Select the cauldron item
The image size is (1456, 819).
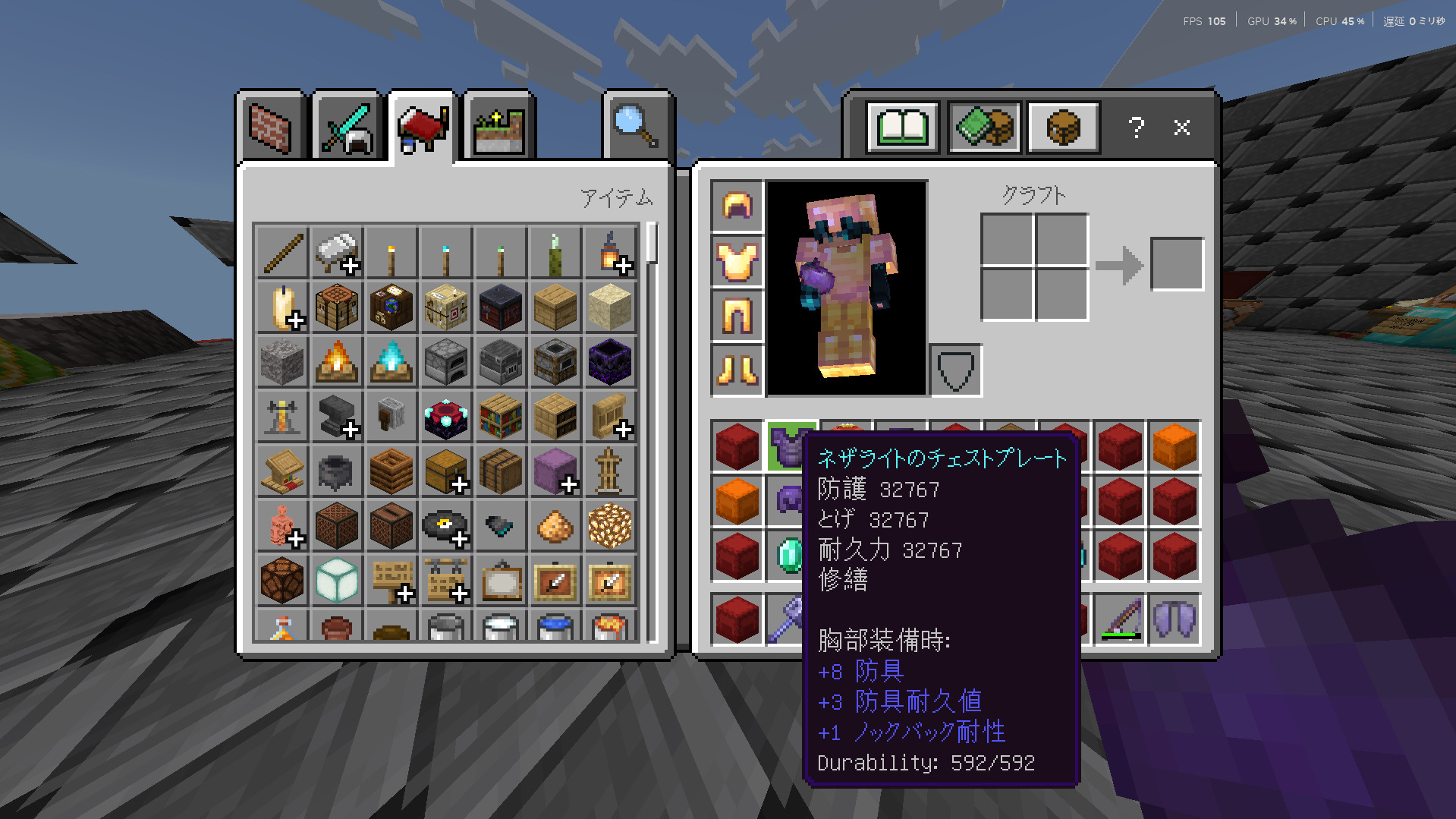[x=336, y=471]
